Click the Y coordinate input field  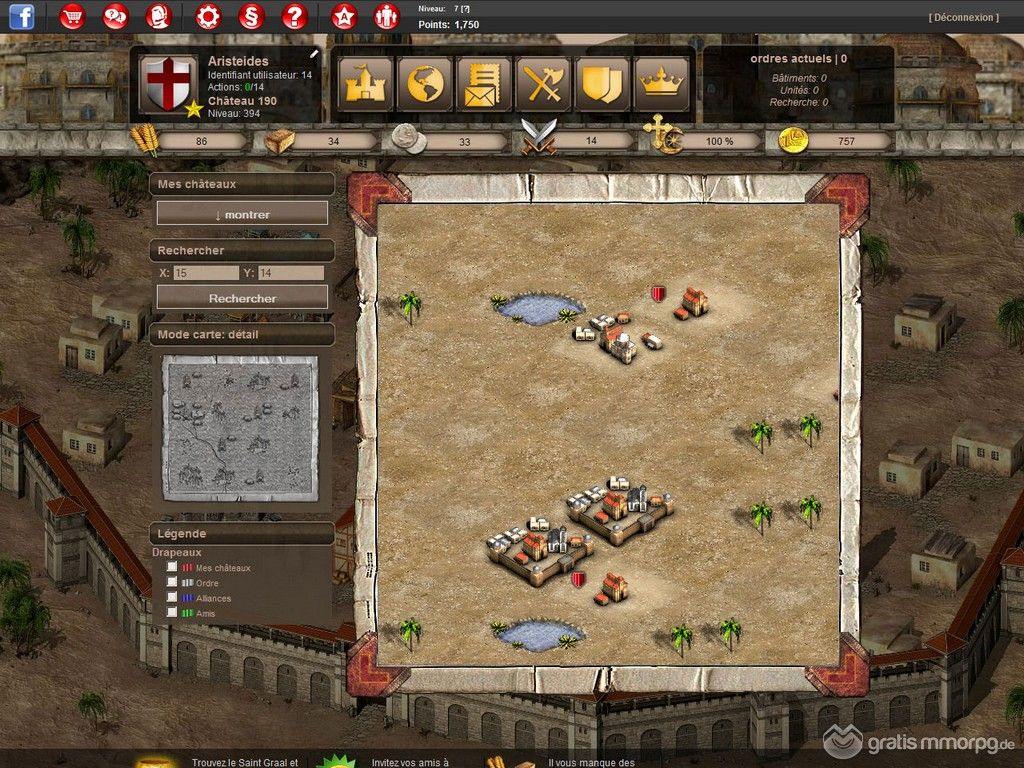290,273
